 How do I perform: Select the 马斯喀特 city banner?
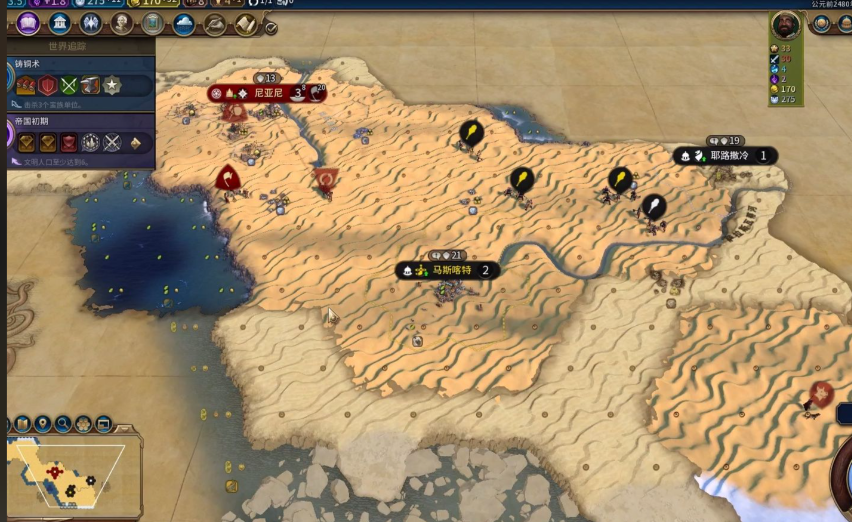point(447,270)
